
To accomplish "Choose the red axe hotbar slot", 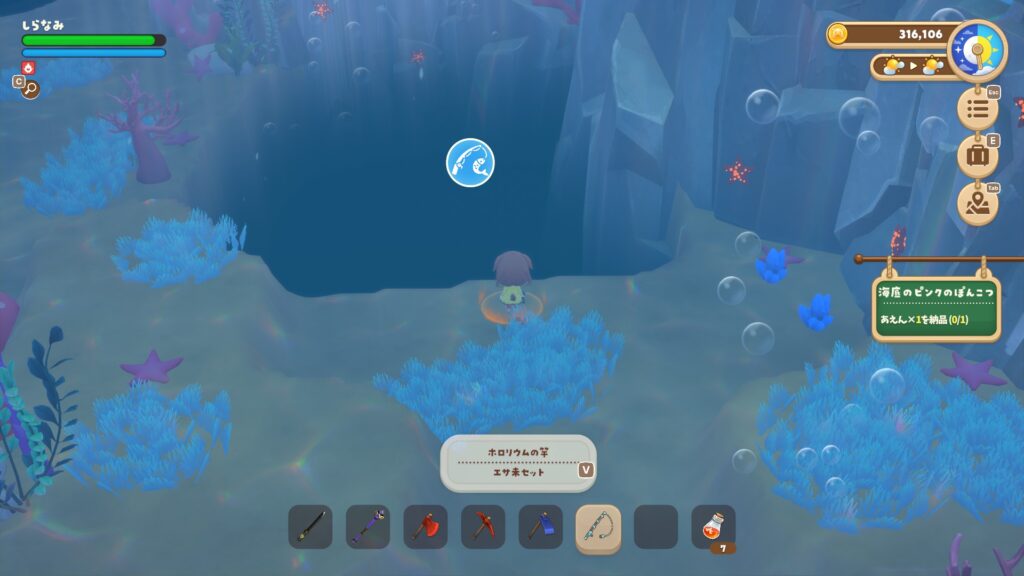I will pos(425,527).
